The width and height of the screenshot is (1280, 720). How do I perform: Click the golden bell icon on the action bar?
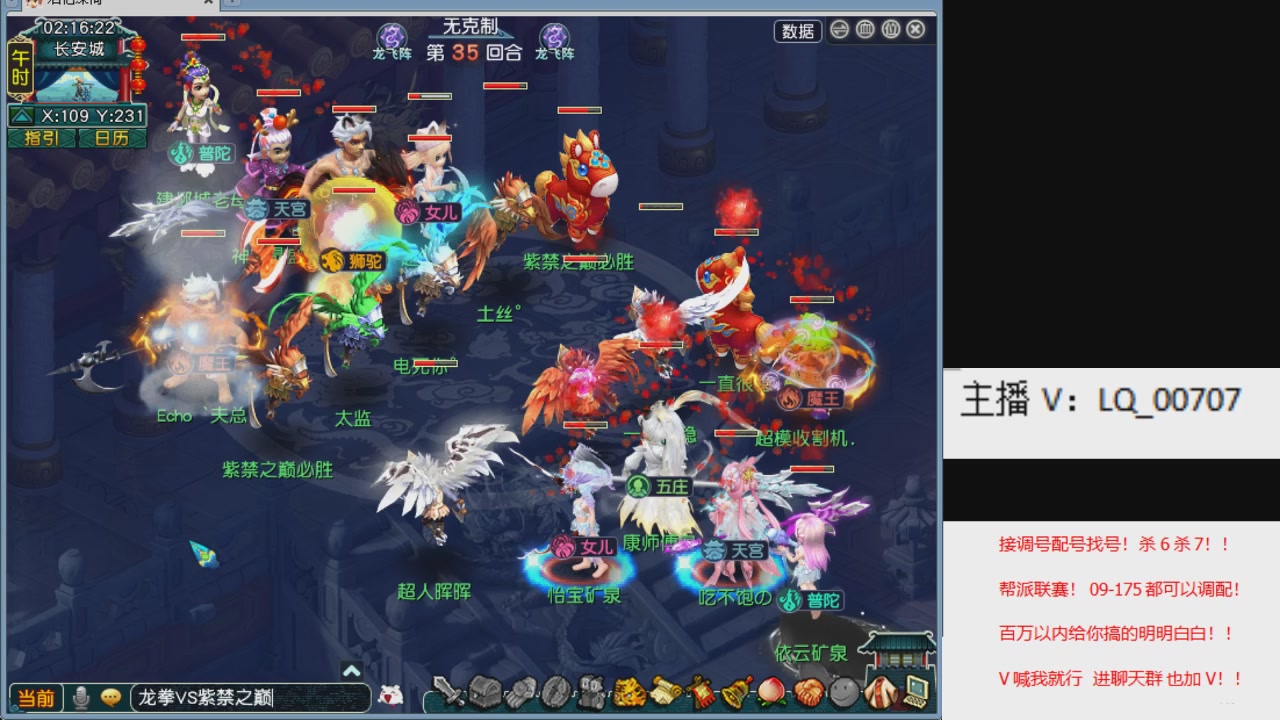pyautogui.click(x=733, y=692)
